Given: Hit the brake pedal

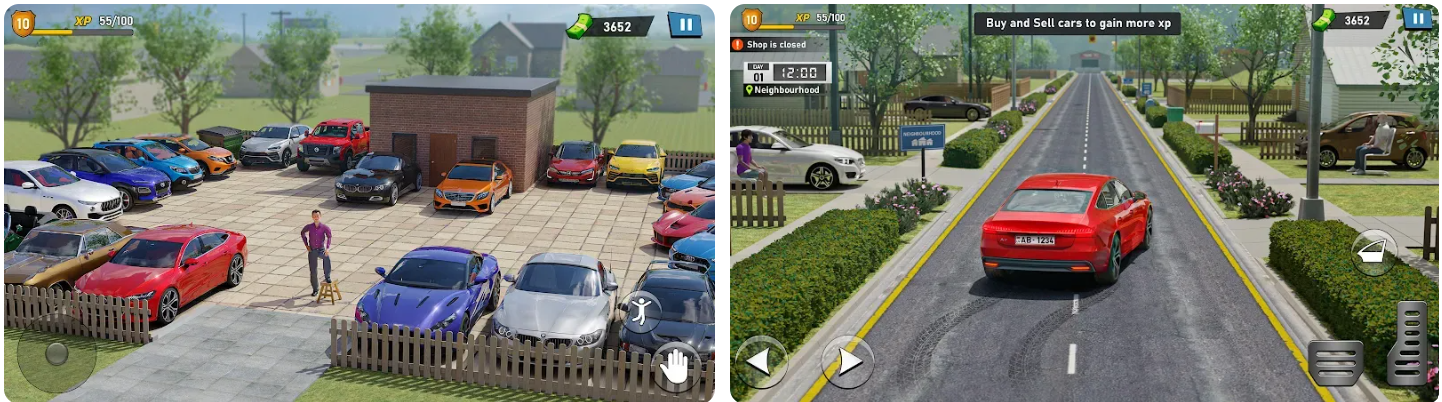Looking at the screenshot, I should (1335, 363).
